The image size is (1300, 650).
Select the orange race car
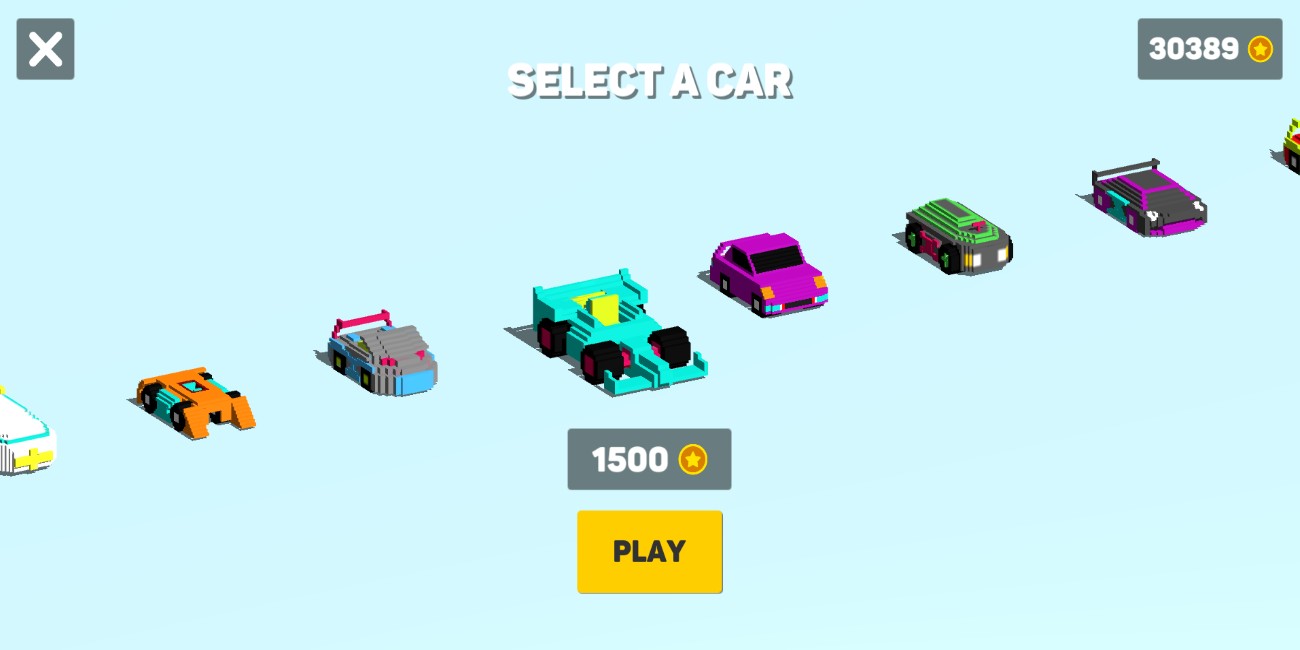point(196,398)
